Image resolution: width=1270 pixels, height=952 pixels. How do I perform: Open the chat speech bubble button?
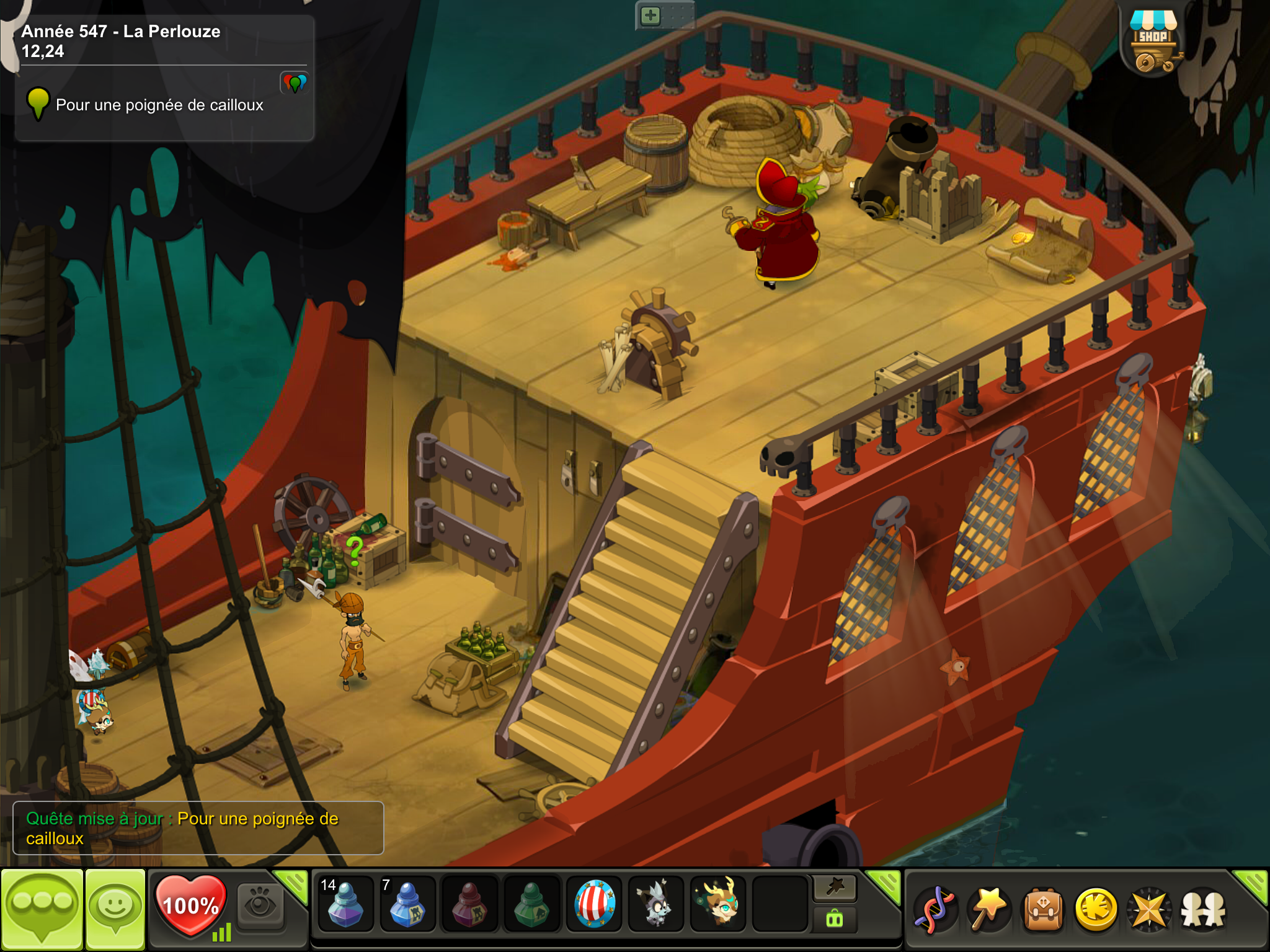pyautogui.click(x=42, y=909)
